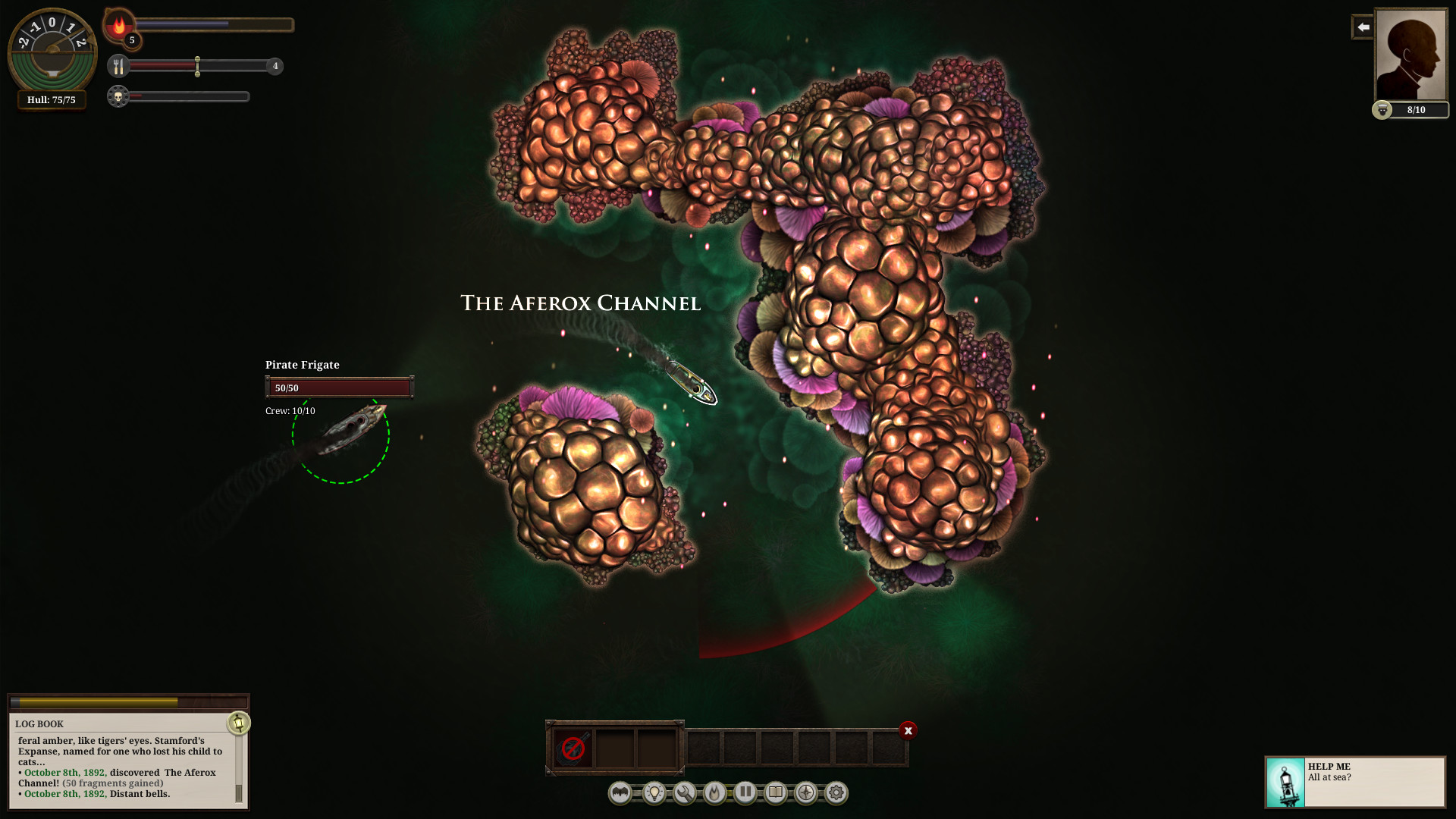Click the lantern icon on the Log Book
The width and height of the screenshot is (1456, 819).
coord(238,723)
